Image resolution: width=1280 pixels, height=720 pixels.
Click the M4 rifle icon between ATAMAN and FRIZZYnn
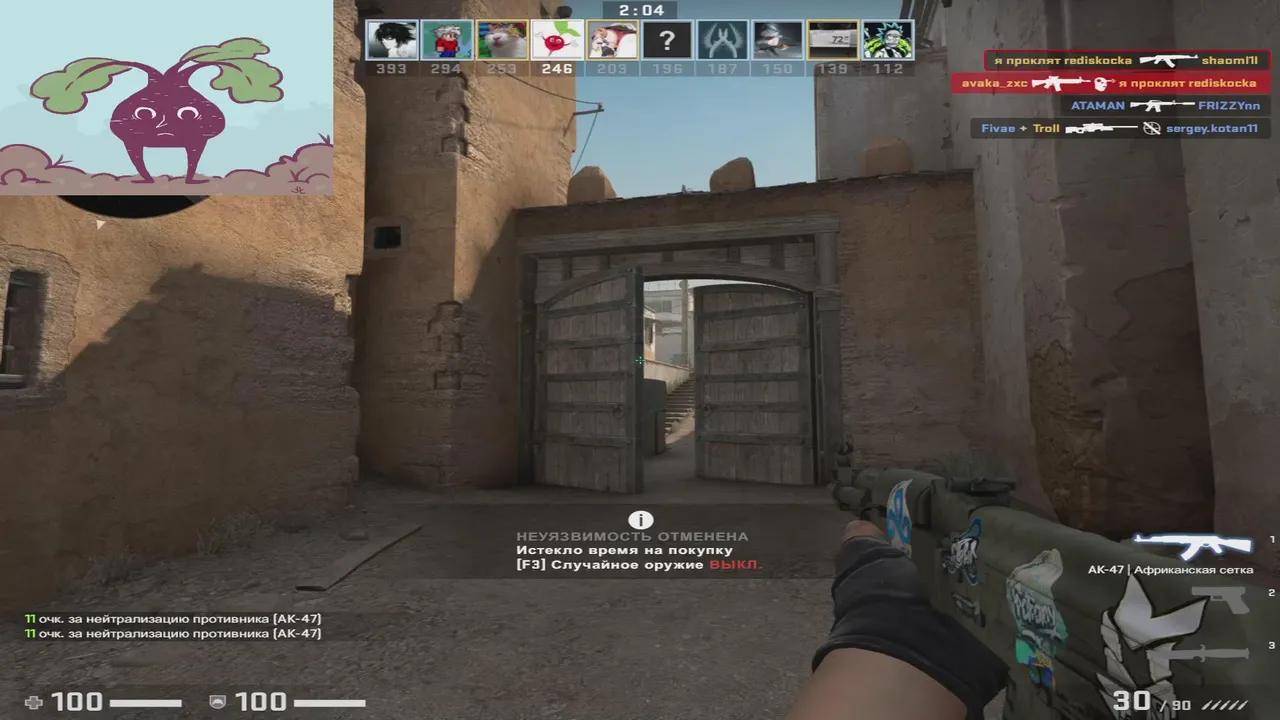[1161, 106]
